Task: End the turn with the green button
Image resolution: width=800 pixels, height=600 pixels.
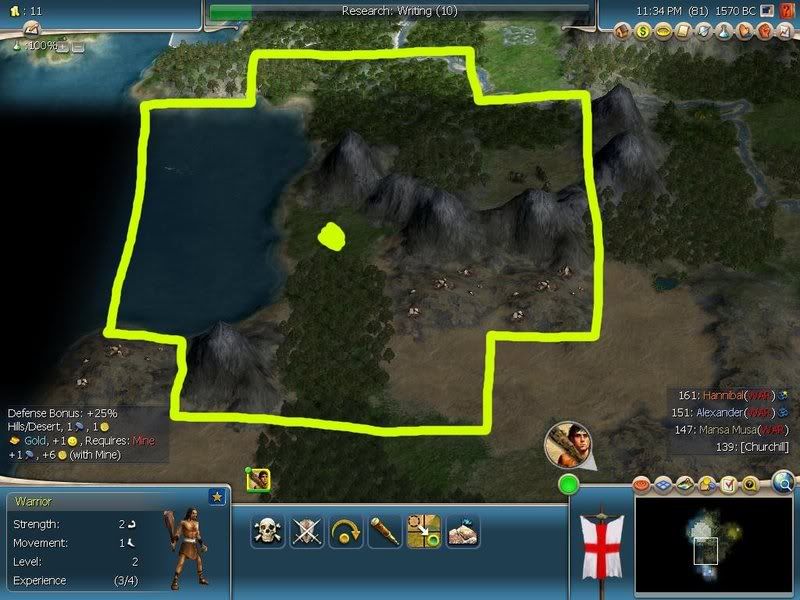Action: 569,486
